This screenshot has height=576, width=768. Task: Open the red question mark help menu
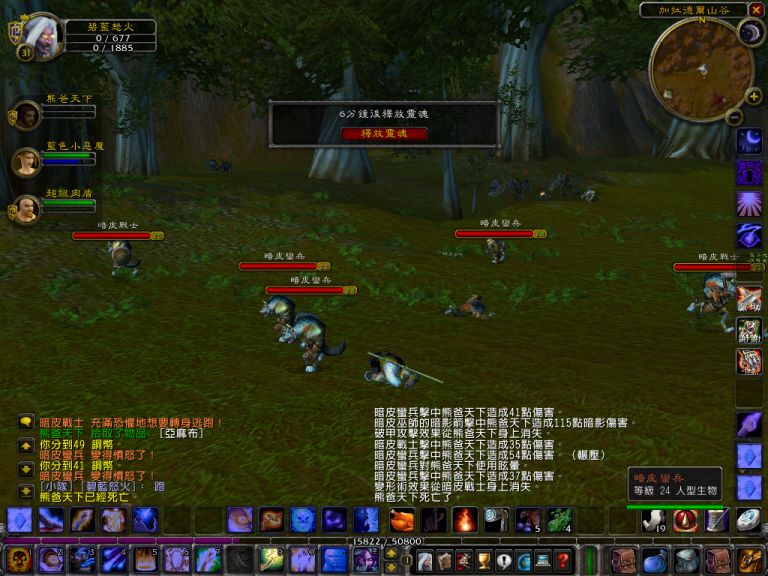(x=563, y=560)
